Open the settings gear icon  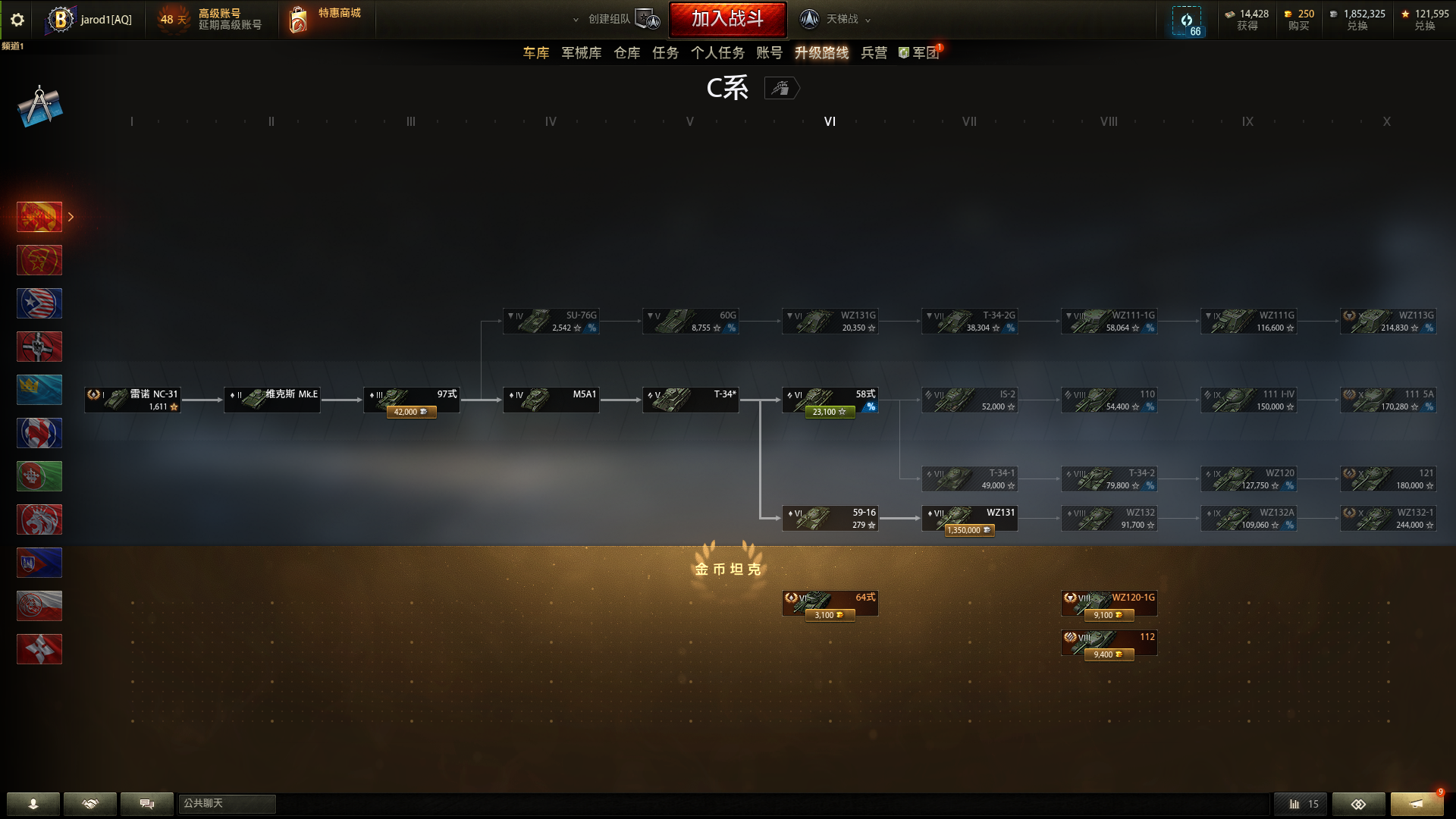pos(17,20)
